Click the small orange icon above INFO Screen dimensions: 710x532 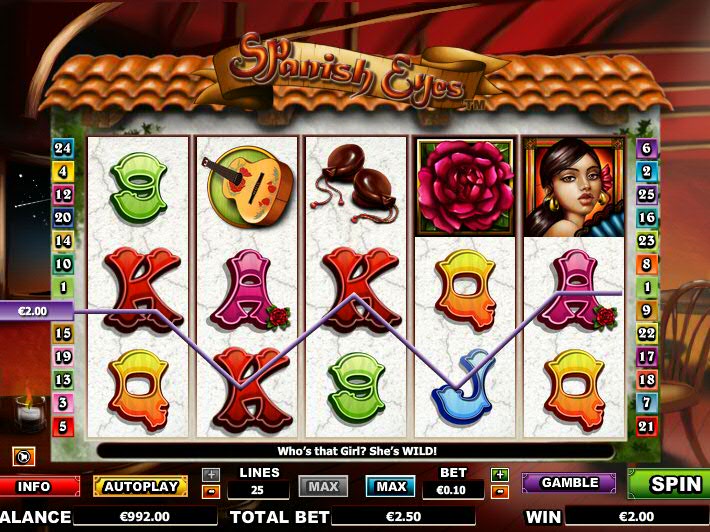(23, 457)
